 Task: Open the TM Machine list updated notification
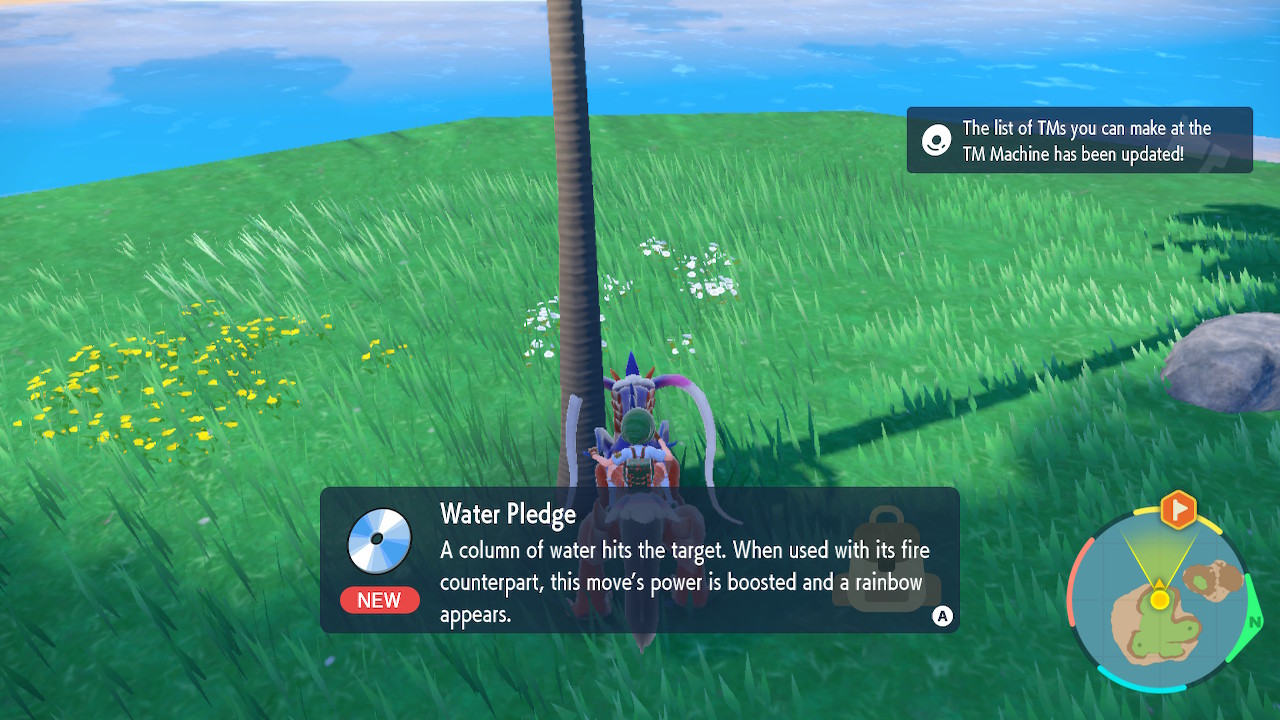pyautogui.click(x=1079, y=141)
